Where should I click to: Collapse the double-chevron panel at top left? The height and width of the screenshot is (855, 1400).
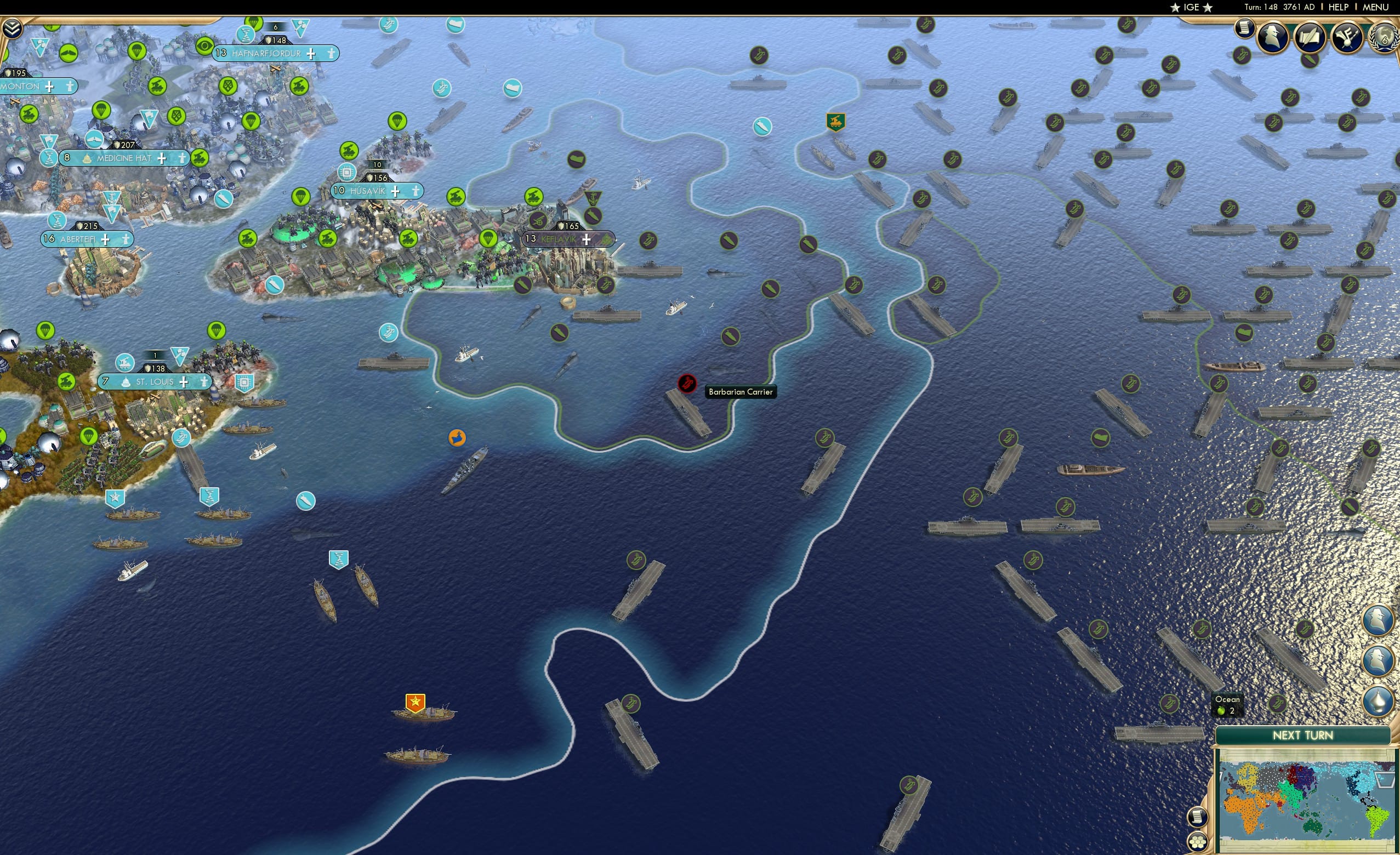(13, 27)
